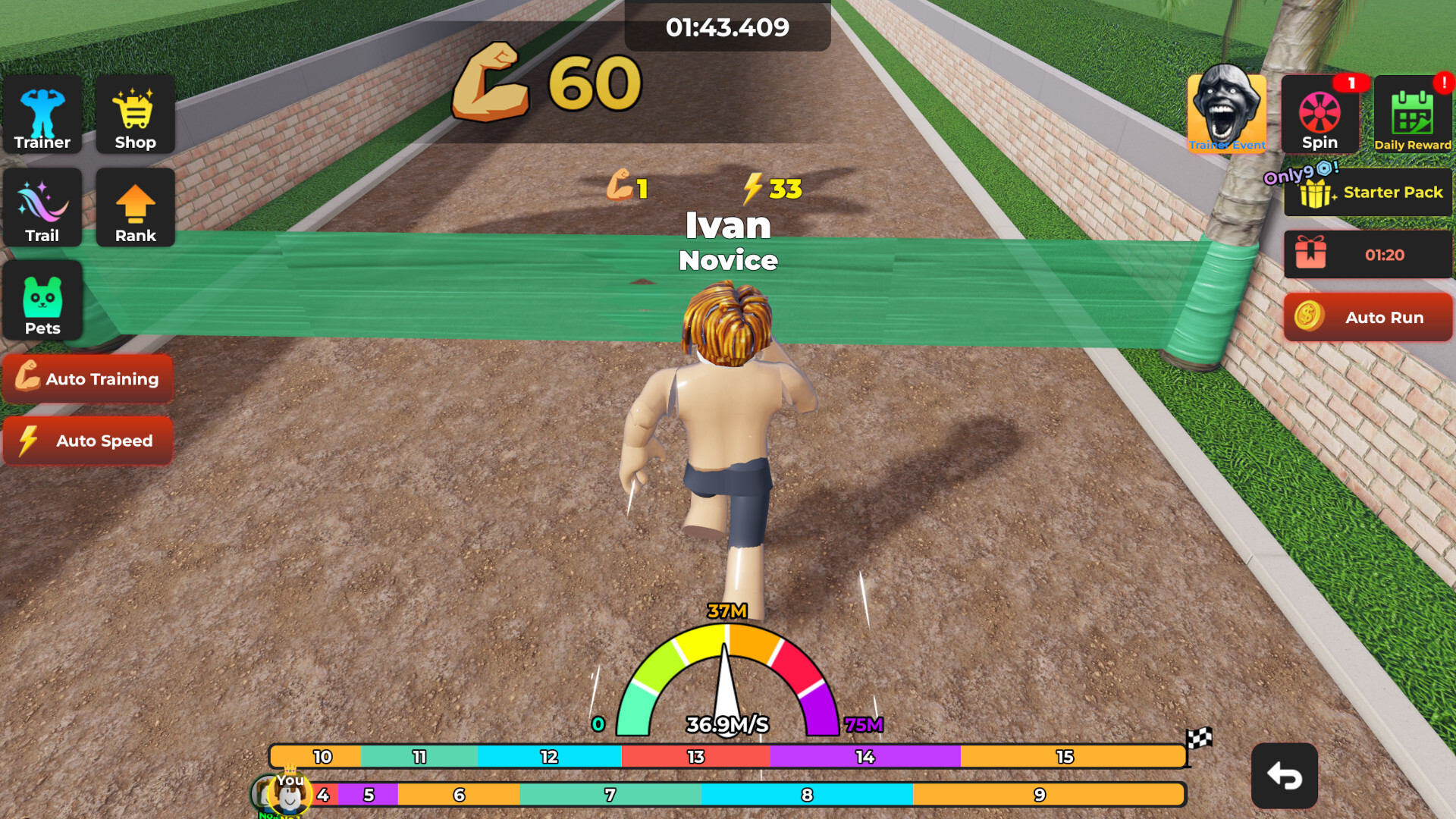This screenshot has width=1456, height=819.
Task: Open the Starter Pack offer
Action: [x=1369, y=193]
